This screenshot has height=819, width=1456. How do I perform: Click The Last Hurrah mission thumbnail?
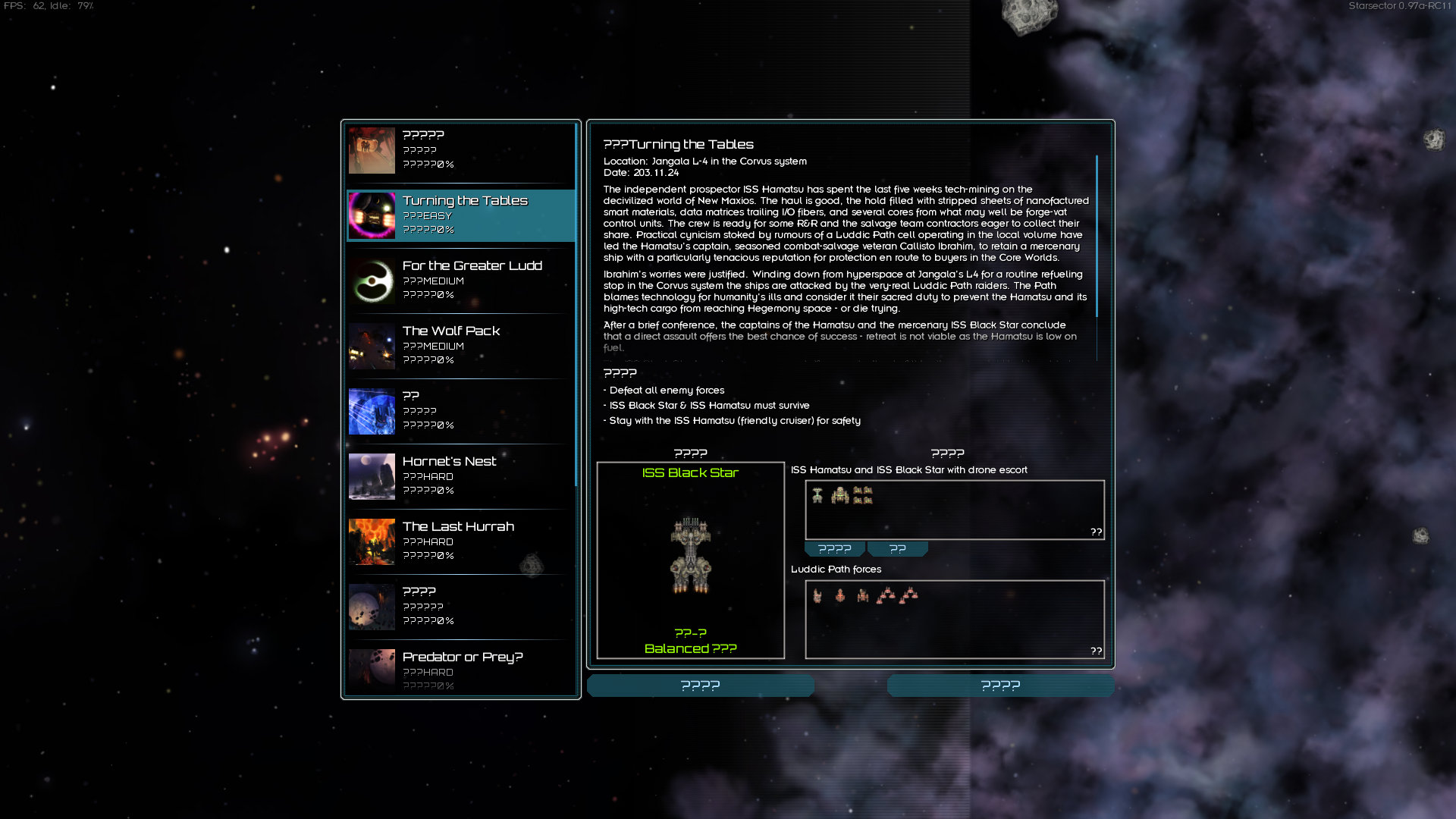coord(371,542)
